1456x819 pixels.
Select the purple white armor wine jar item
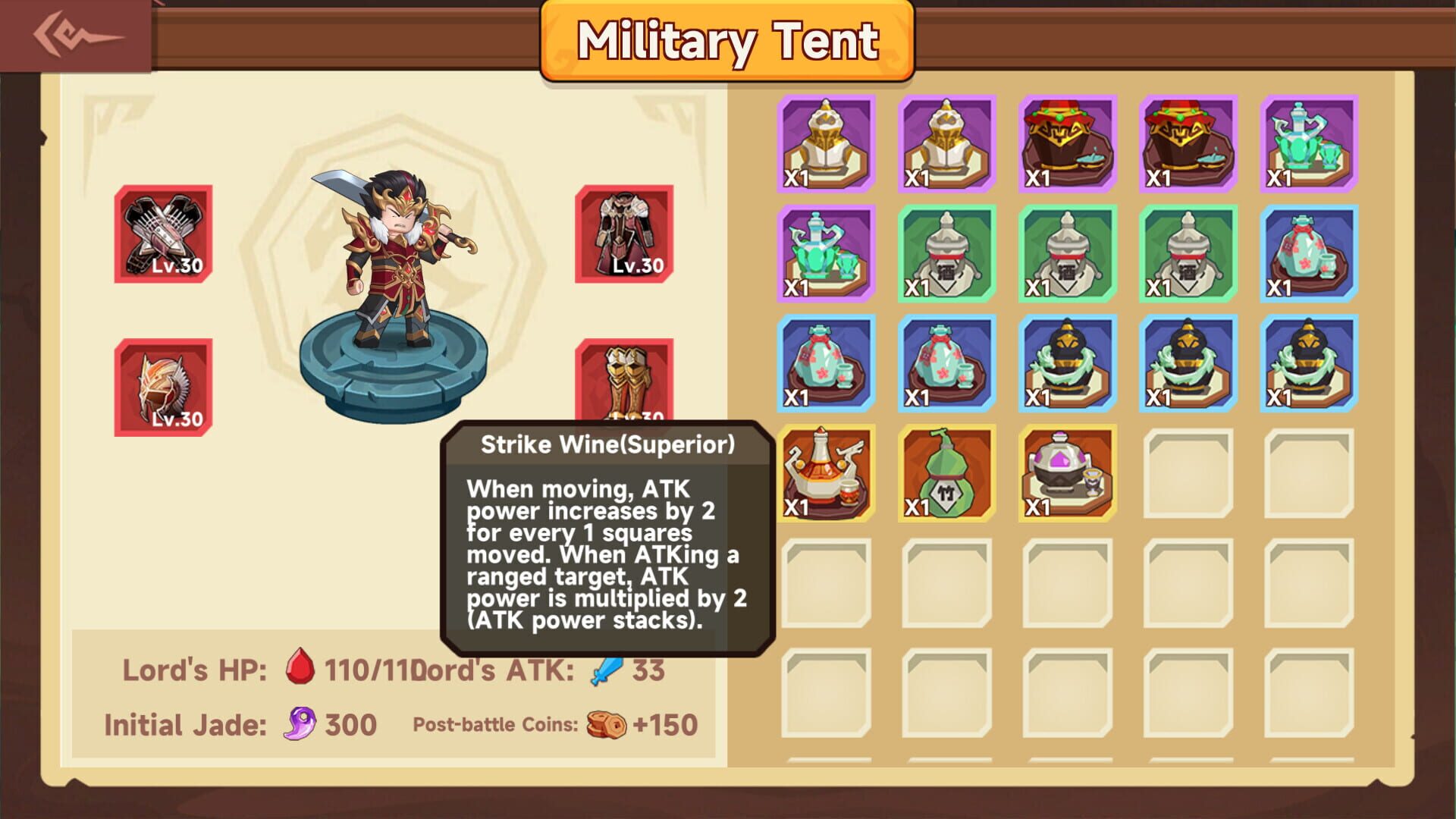tap(824, 144)
